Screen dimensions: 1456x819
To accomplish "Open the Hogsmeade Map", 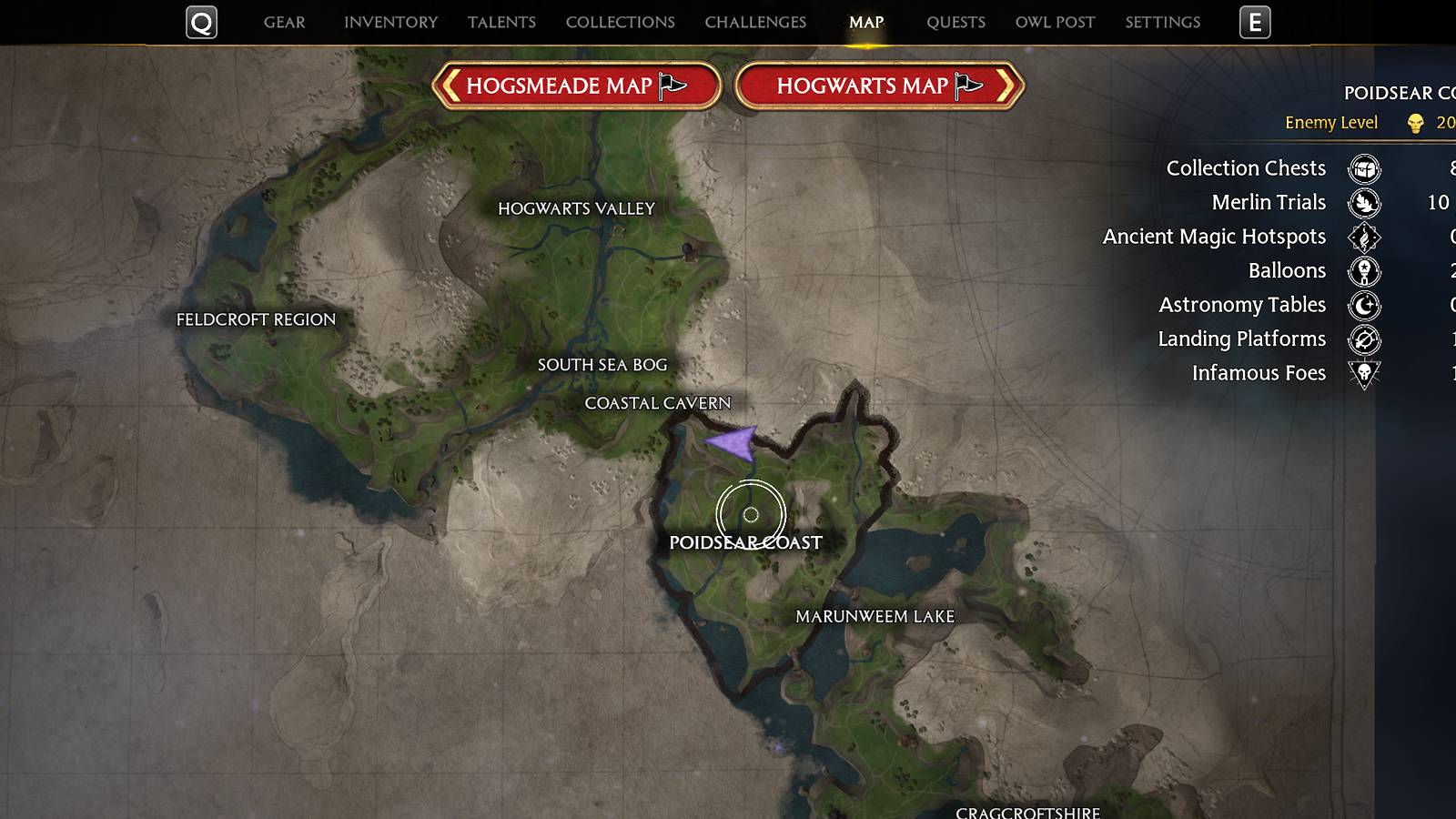I will point(579,86).
